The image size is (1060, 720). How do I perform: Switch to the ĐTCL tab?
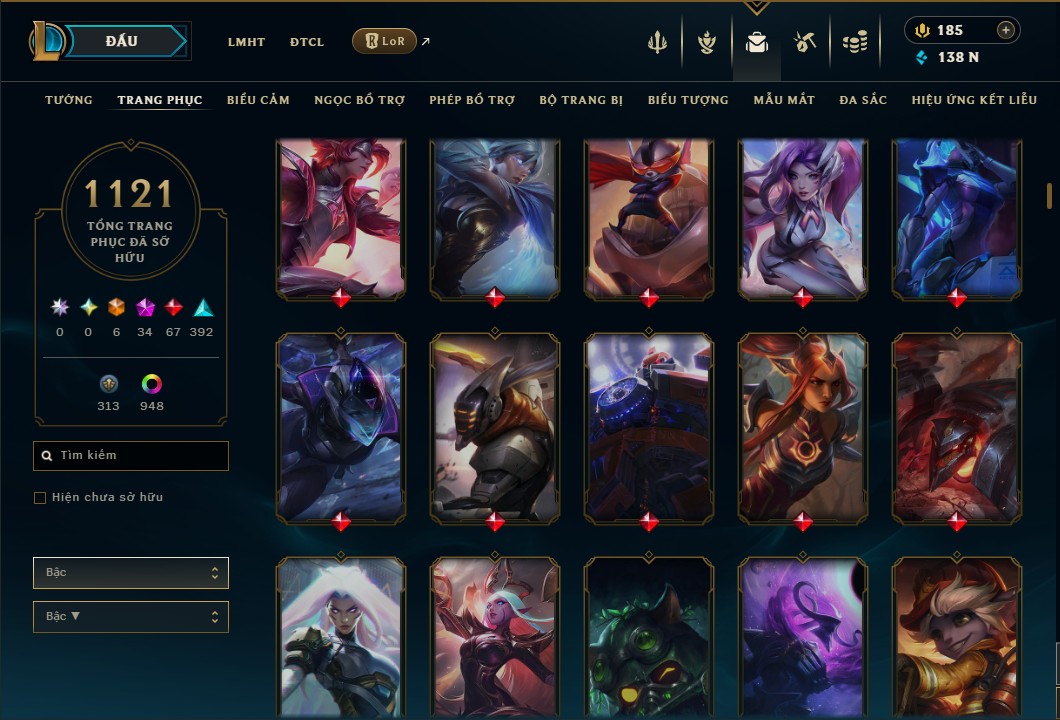(x=307, y=42)
